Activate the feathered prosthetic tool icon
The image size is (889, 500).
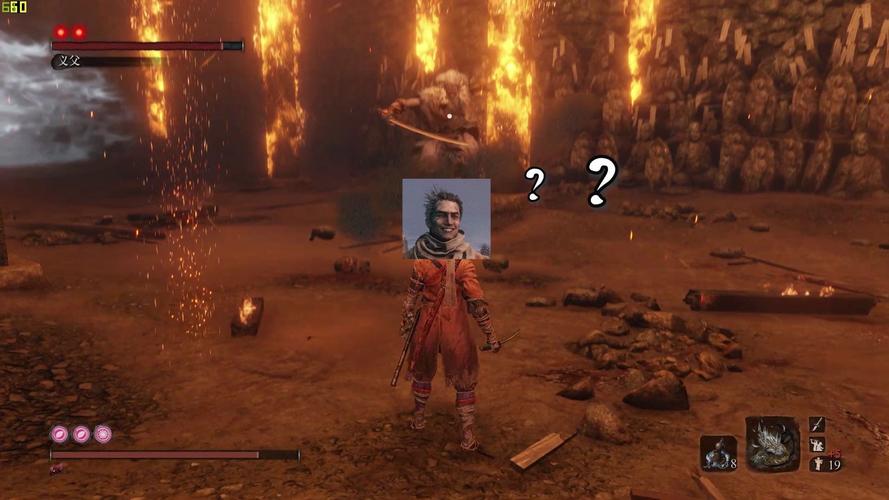(772, 444)
